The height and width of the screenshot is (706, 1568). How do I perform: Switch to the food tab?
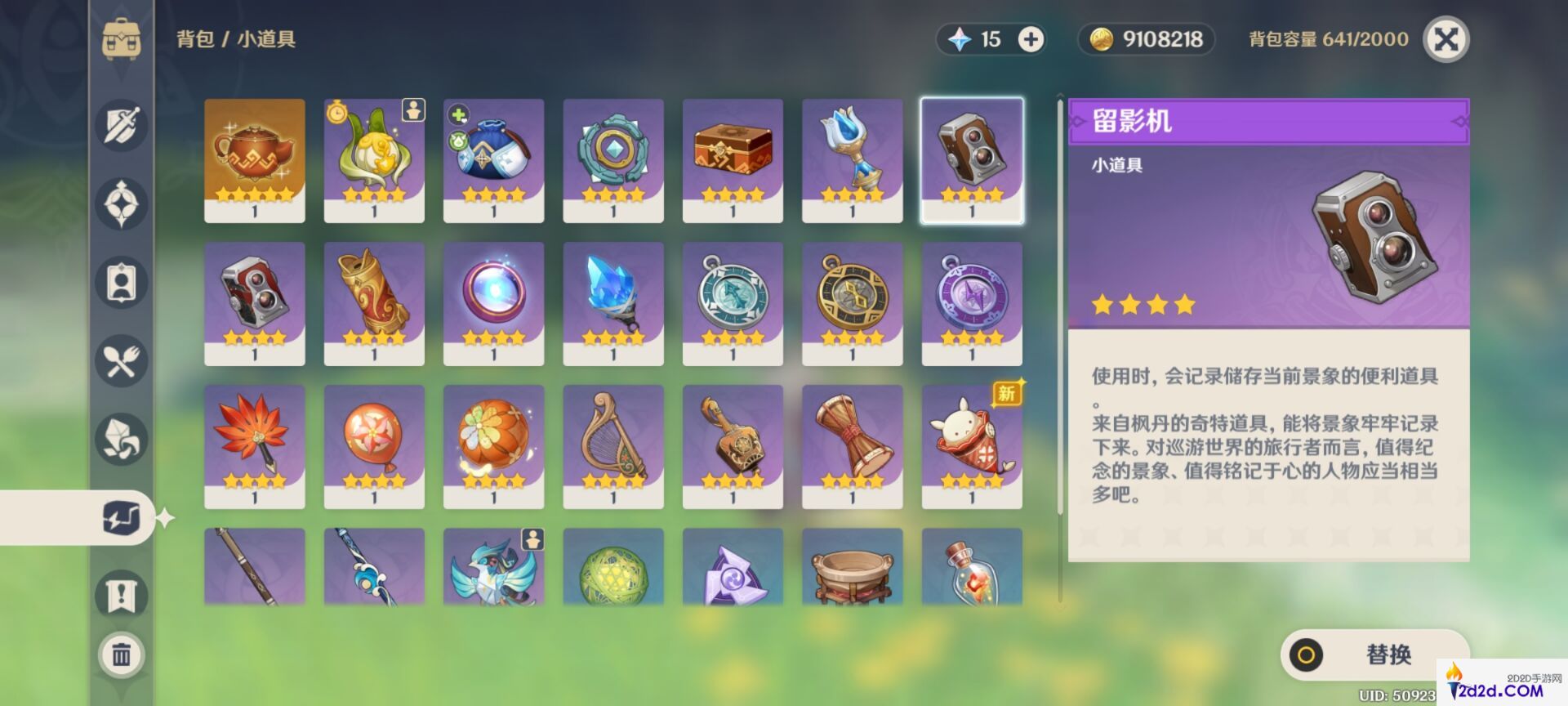tap(121, 360)
